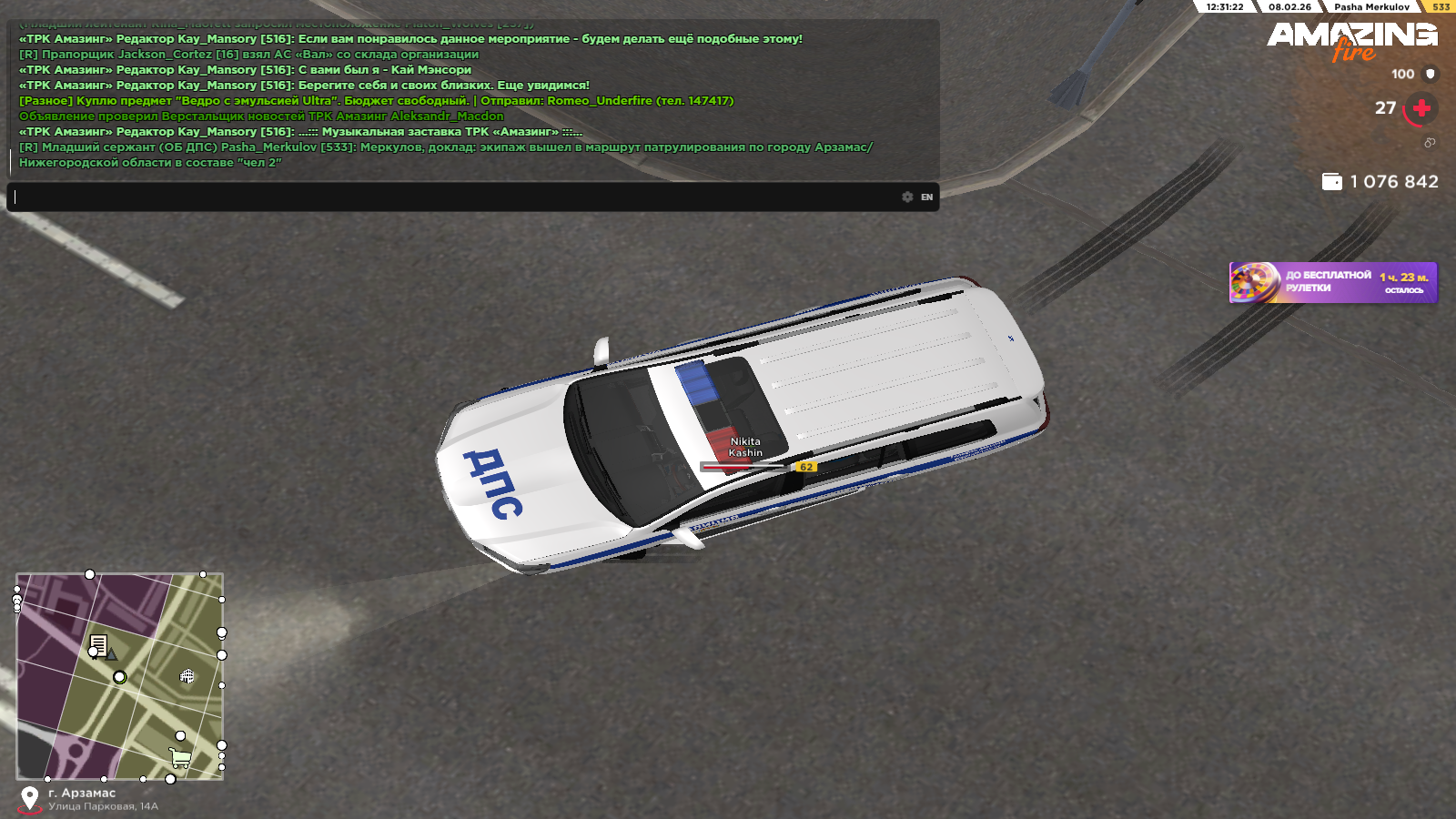Image resolution: width=1456 pixels, height=819 pixels.
Task: Focus the chat message input field
Action: pos(455,197)
